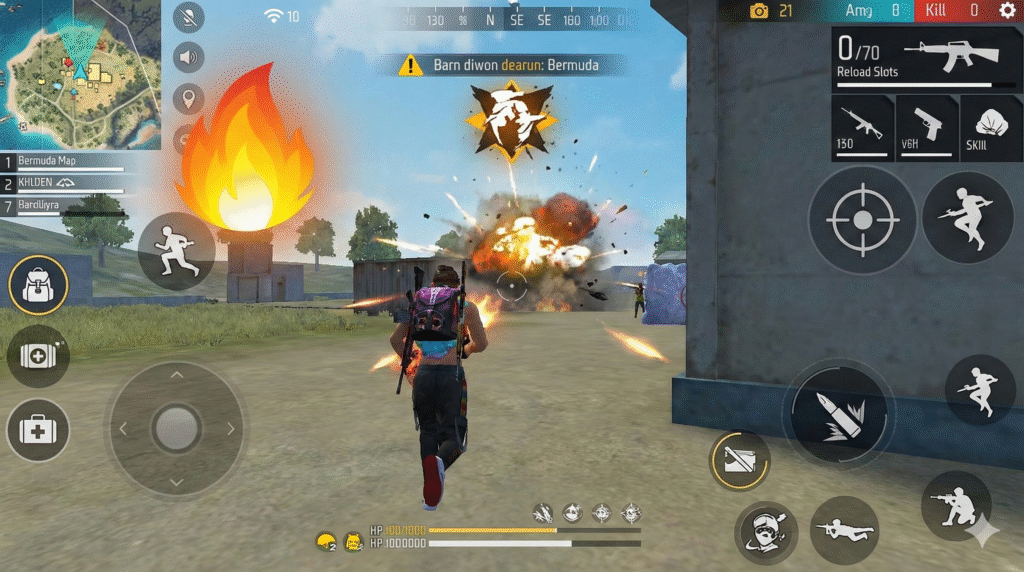Tap the kneeling soldier crouch button
The height and width of the screenshot is (572, 1024).
956,505
